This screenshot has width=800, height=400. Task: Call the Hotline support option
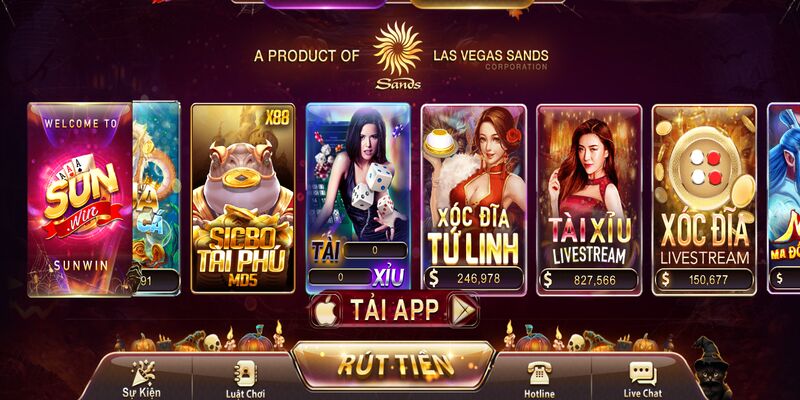tap(540, 380)
